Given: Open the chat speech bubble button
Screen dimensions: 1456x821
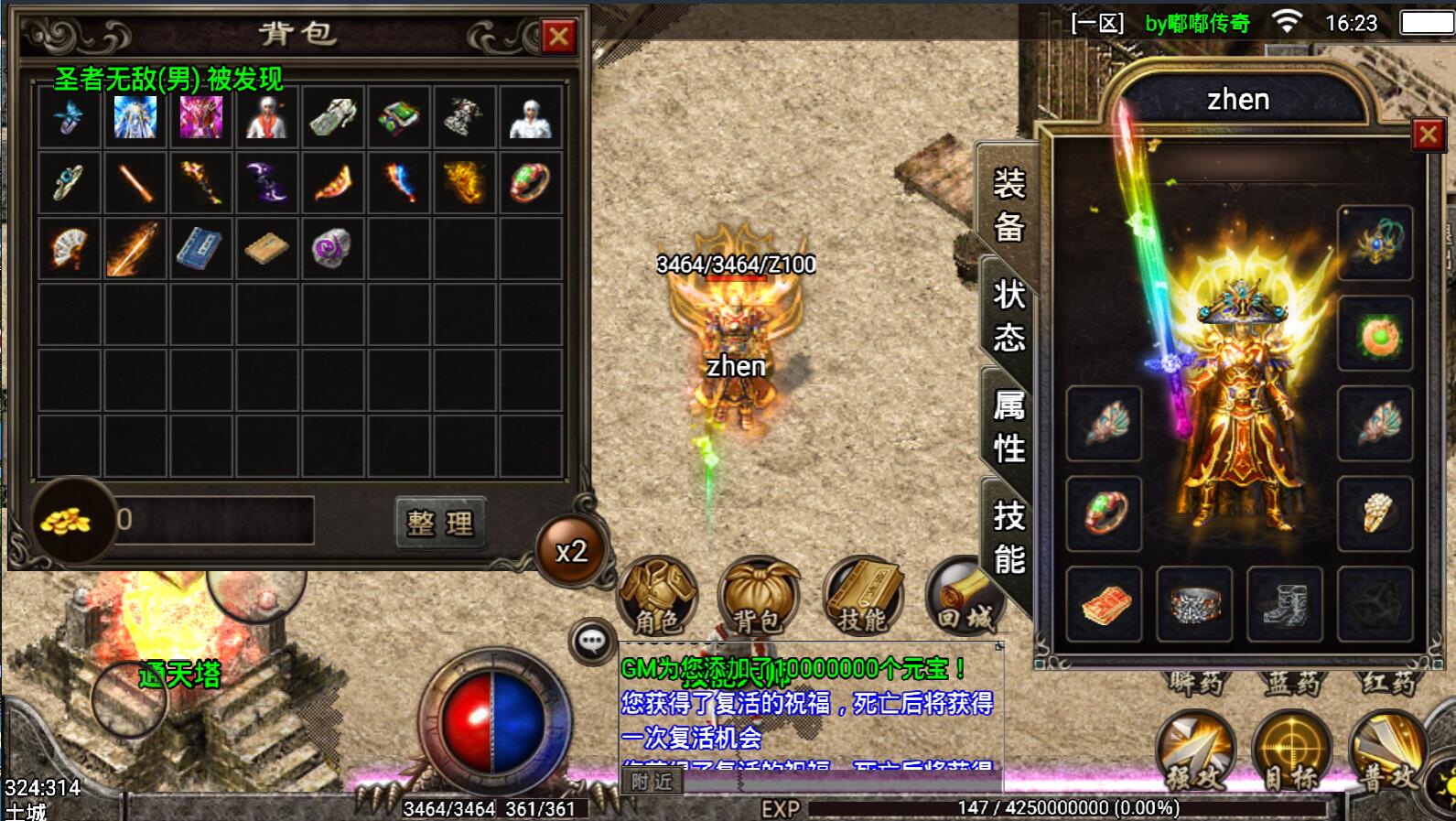Looking at the screenshot, I should click(x=591, y=641).
